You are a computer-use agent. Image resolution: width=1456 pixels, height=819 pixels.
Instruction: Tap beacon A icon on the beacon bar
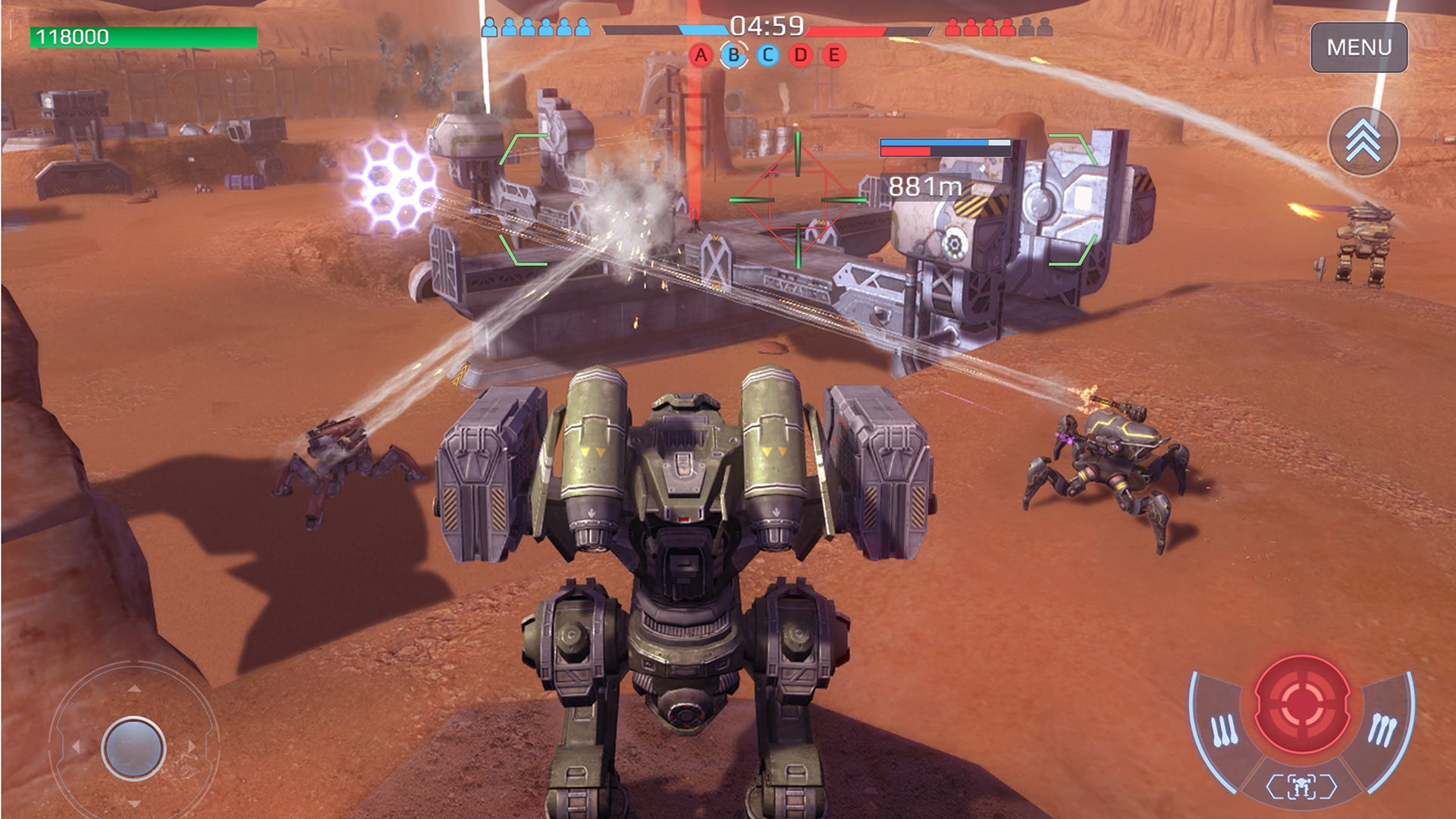701,55
